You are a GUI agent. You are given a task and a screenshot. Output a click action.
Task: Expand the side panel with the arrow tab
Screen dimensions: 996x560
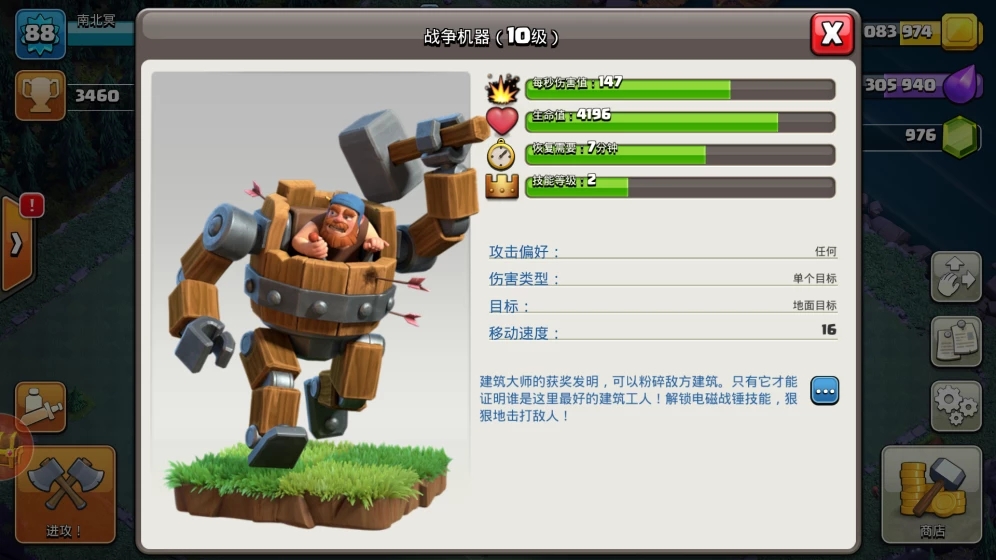[x=16, y=246]
